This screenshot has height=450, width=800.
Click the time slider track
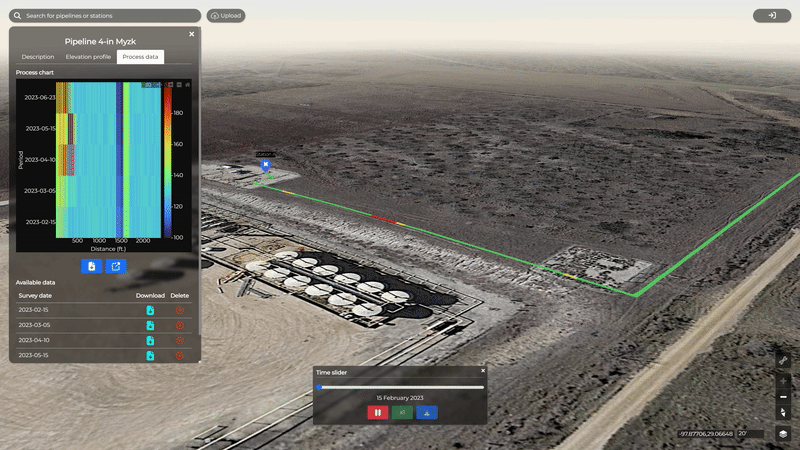tap(400, 387)
